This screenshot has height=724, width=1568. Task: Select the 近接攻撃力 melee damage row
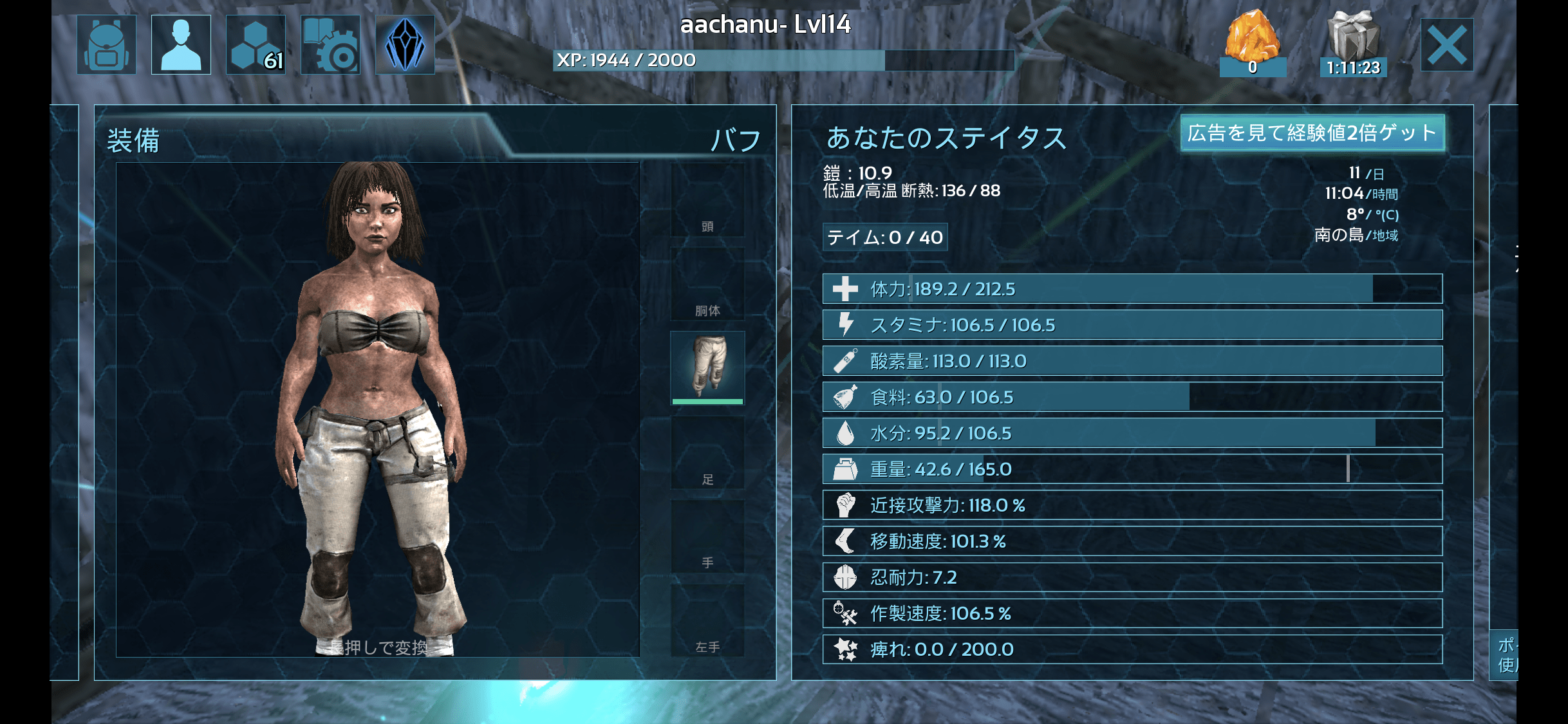pos(1132,505)
